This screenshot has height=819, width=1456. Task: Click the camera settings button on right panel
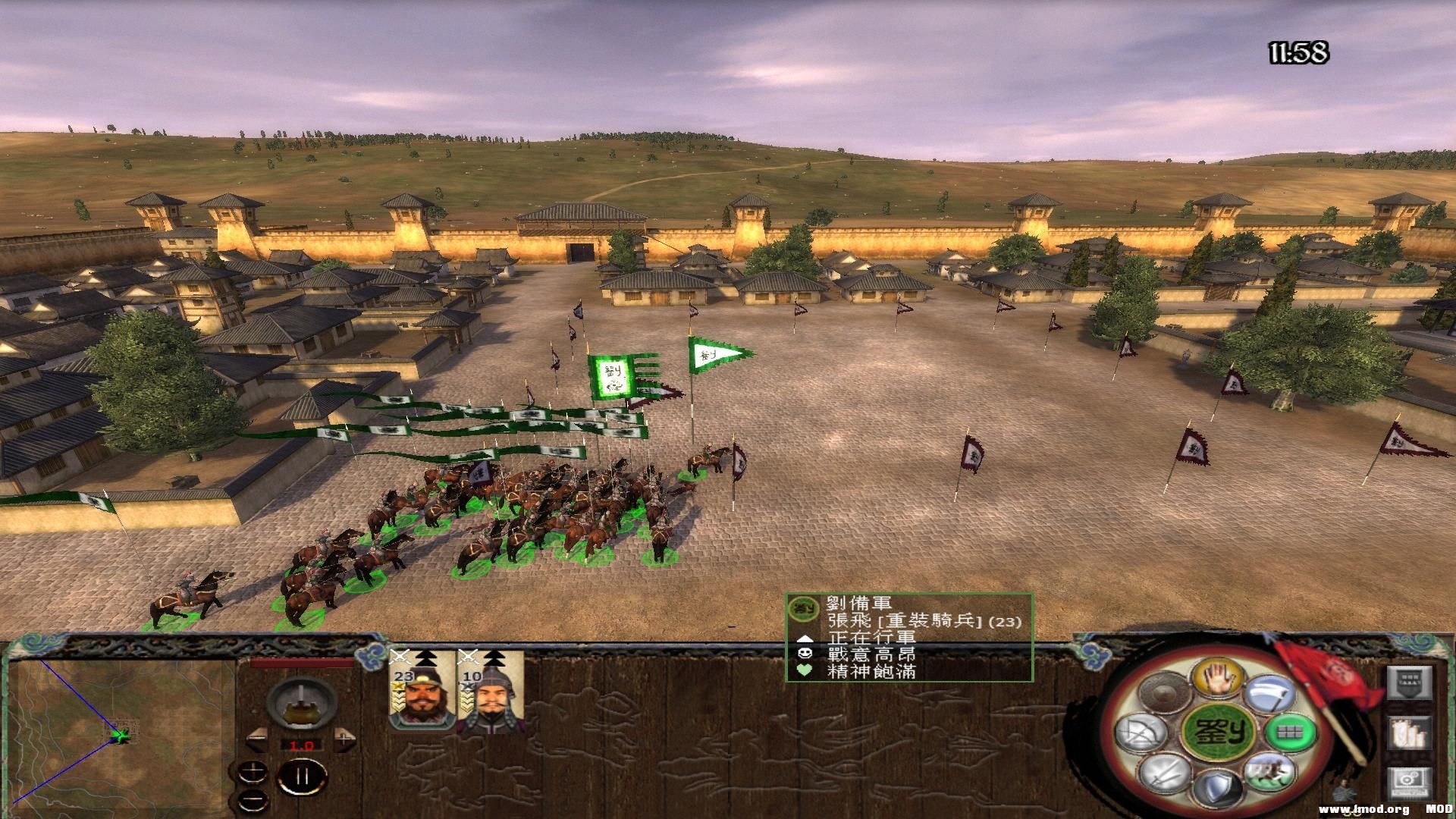point(1410,782)
